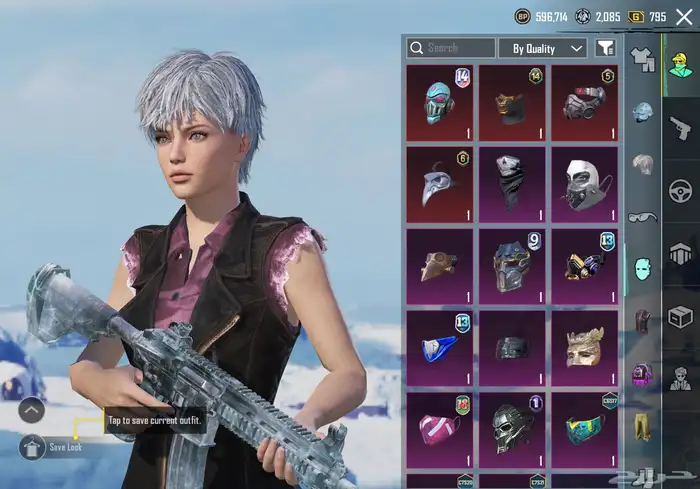Select the silver skull helmet mask
Viewport: 700px width, 489px height.
pos(512,428)
